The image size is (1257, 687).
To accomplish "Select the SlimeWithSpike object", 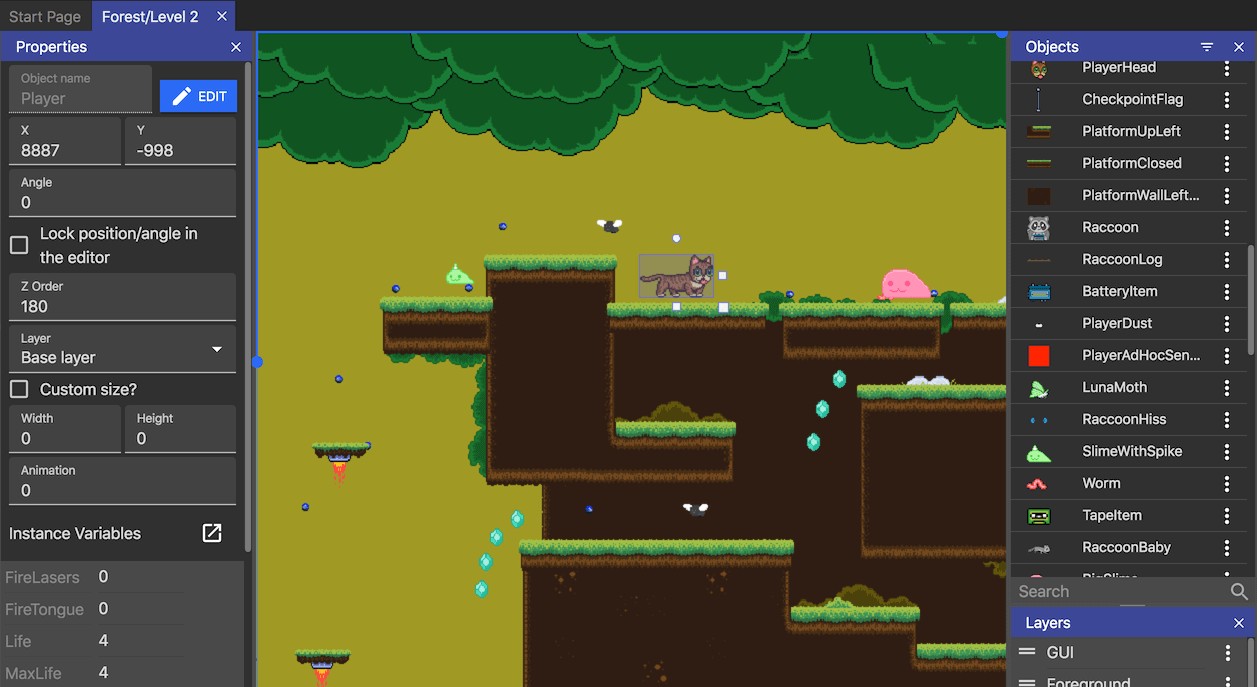I will click(1132, 451).
